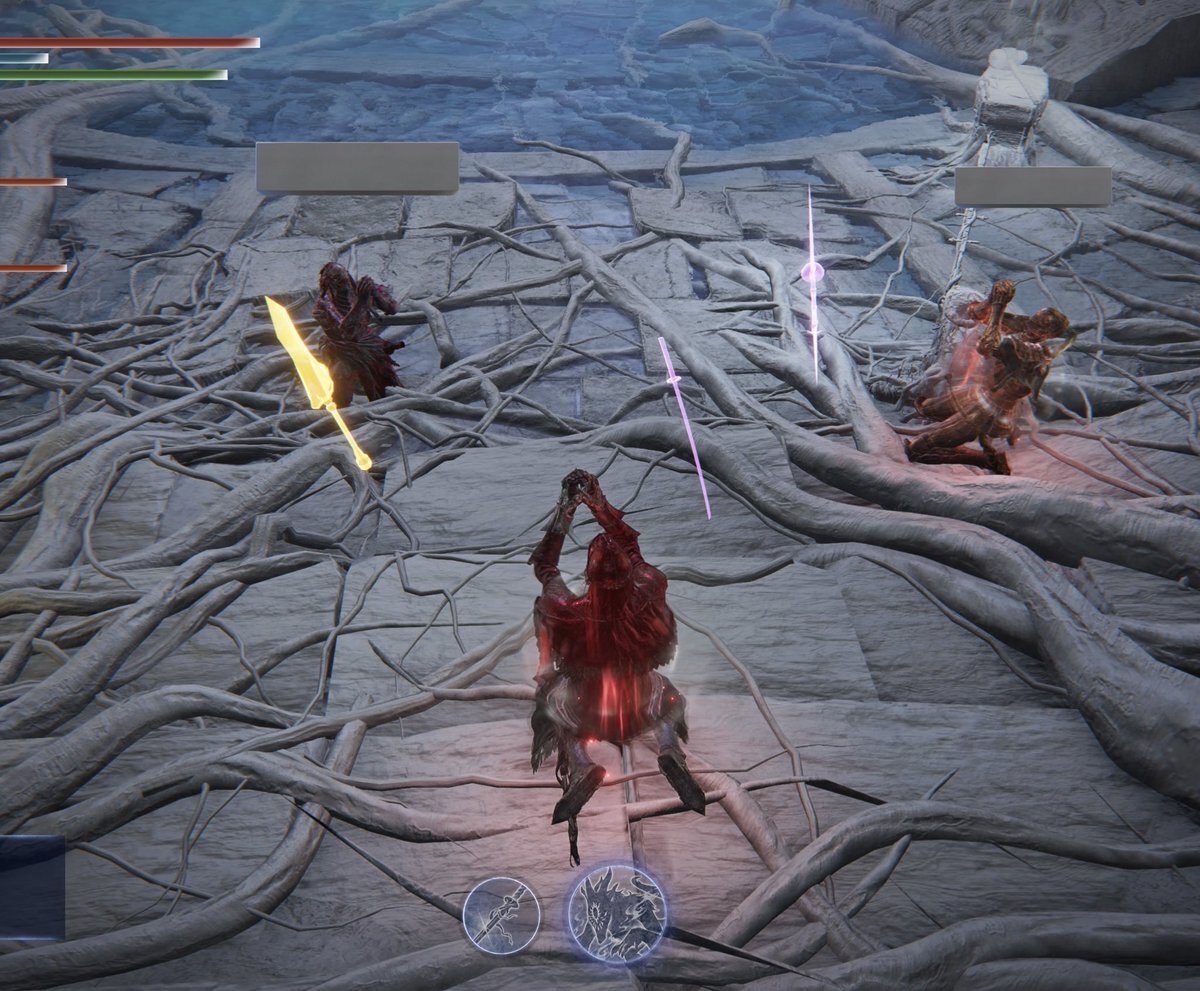Activate the sword skill icon
Image resolution: width=1200 pixels, height=991 pixels.
point(501,915)
